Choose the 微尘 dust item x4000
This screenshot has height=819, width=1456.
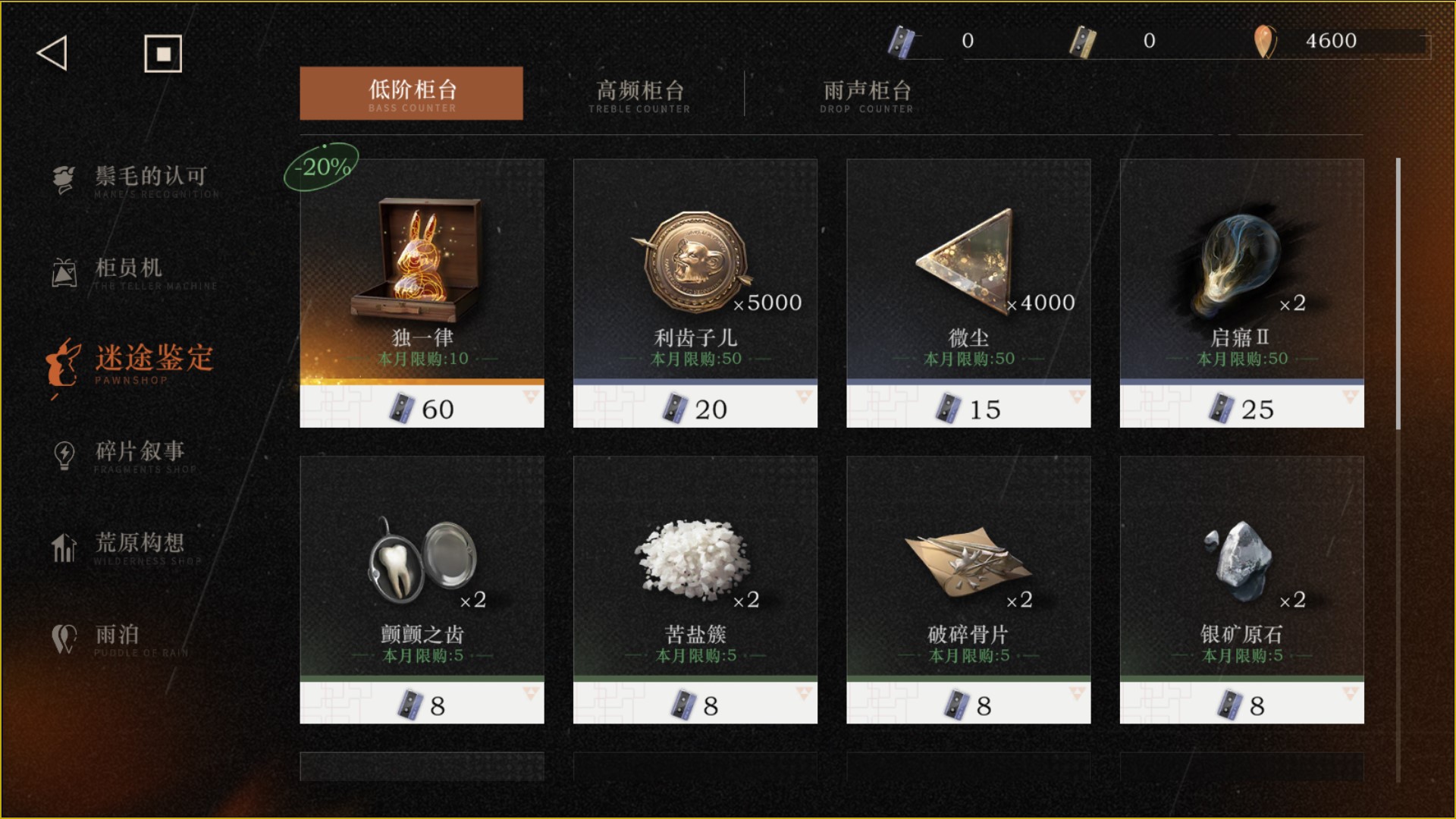pos(968,293)
